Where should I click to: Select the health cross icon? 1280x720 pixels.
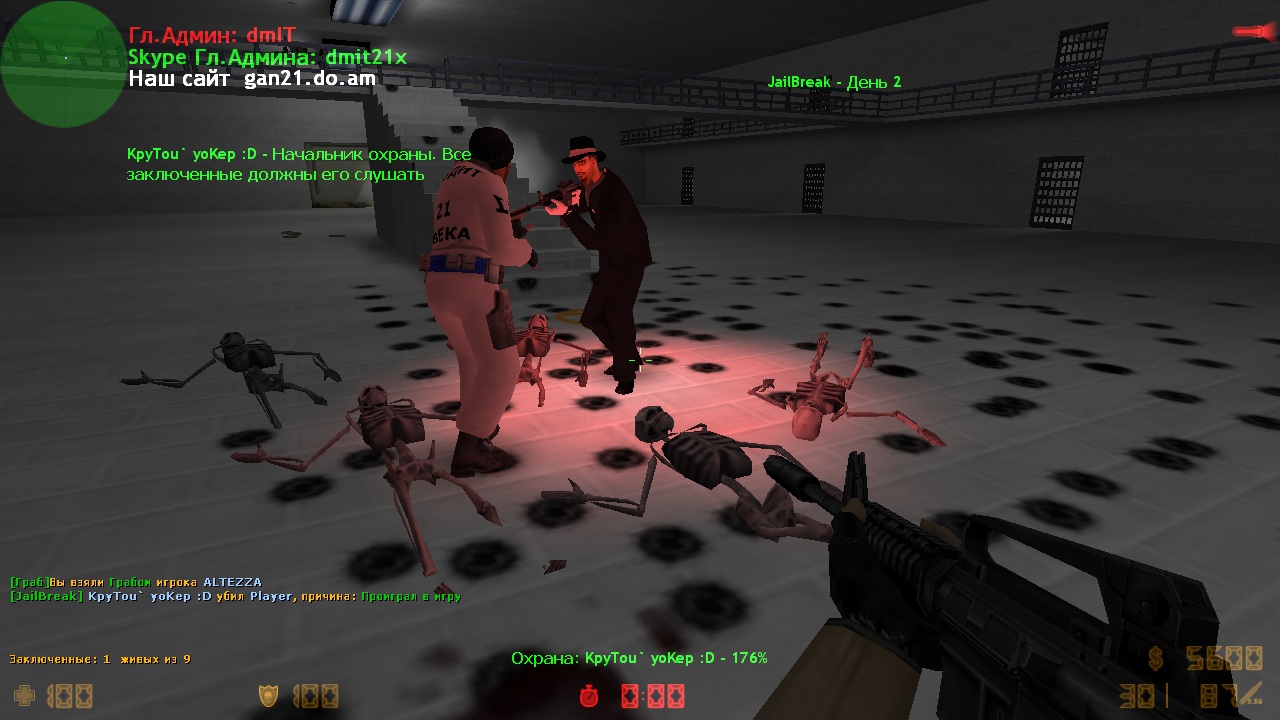24,695
